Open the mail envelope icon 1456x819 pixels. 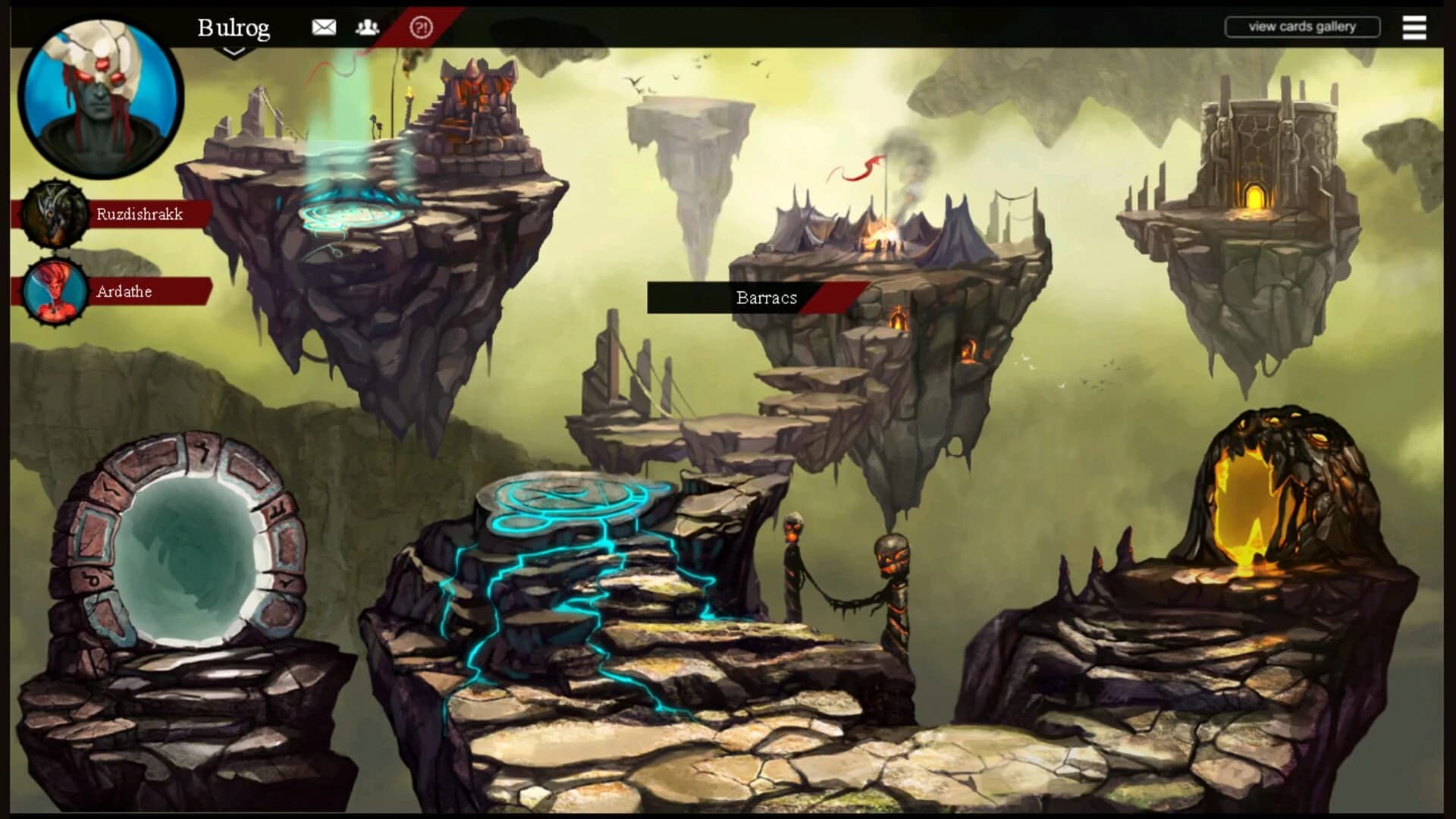tap(325, 27)
